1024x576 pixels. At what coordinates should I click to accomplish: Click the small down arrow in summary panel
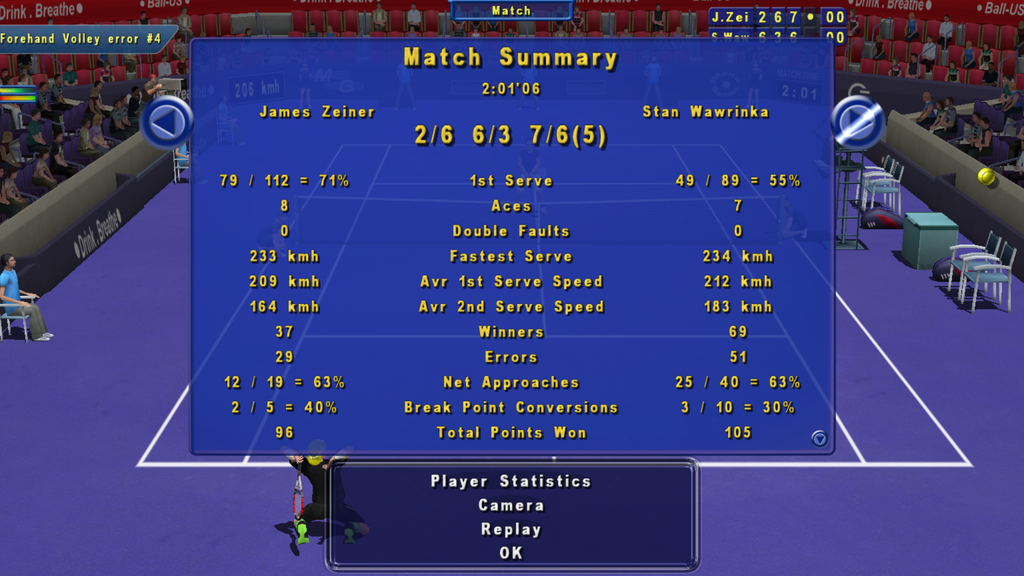coord(819,438)
